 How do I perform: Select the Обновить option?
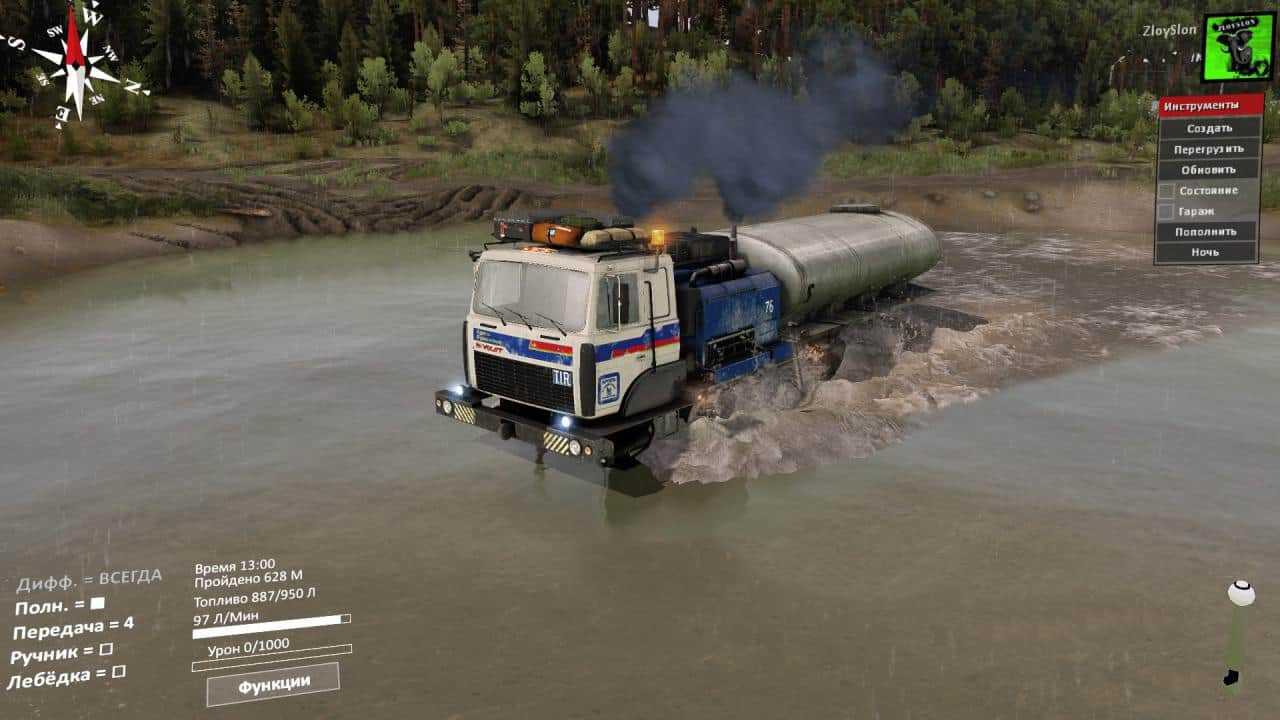coord(1209,170)
